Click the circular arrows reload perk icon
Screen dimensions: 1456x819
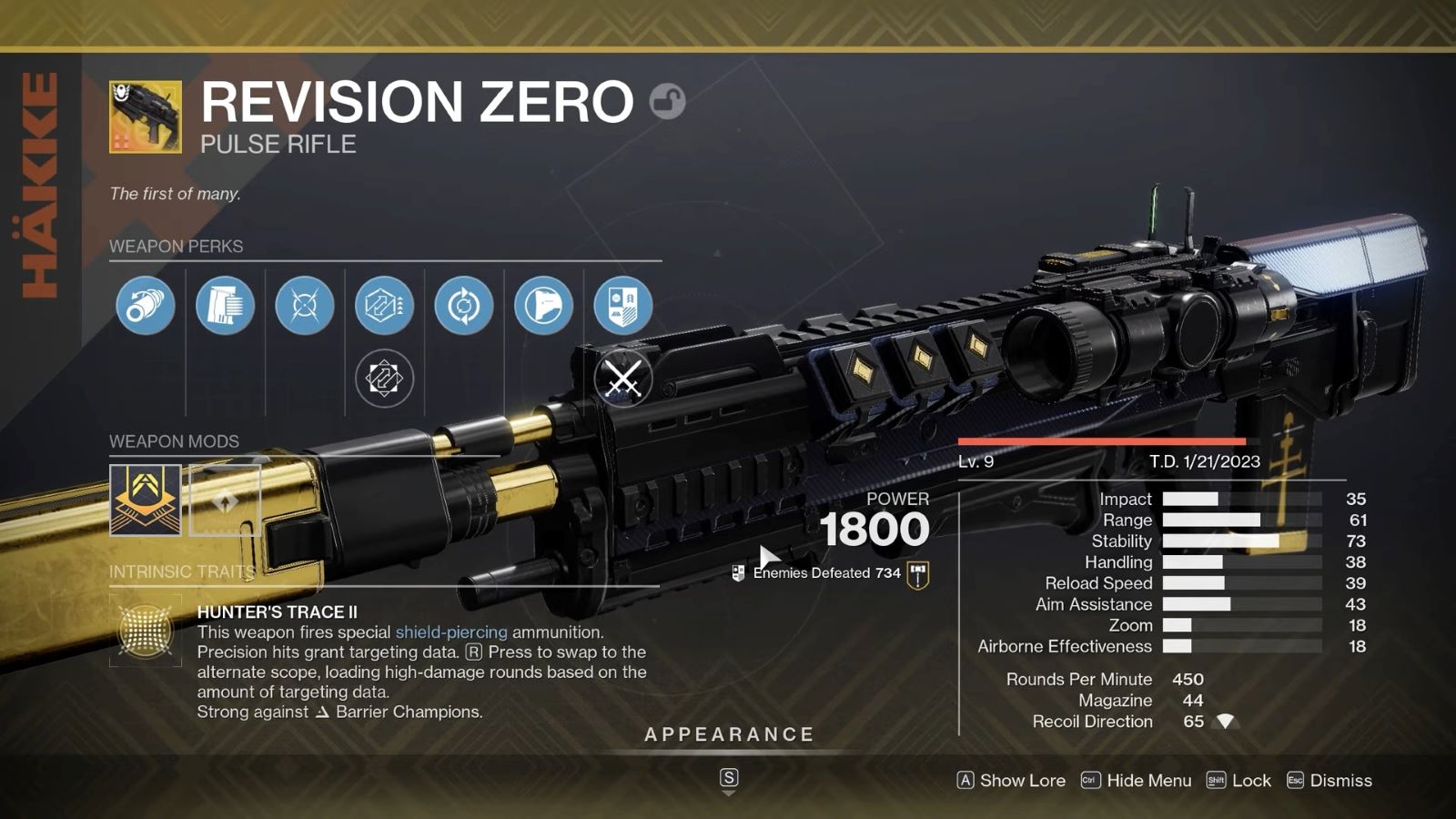pos(462,307)
